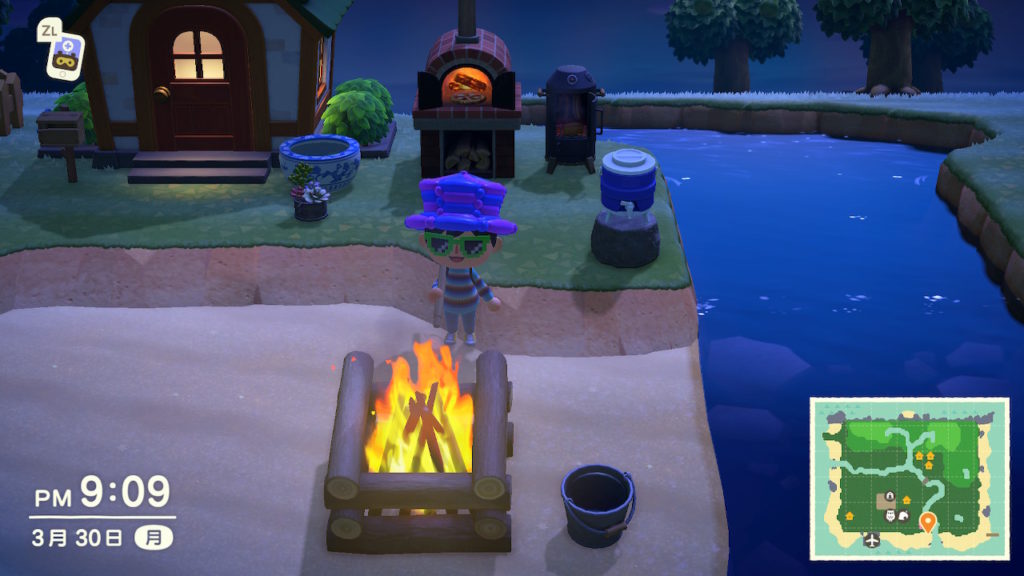Select the orange location pin on the minimap
The image size is (1024, 576).
click(x=928, y=521)
